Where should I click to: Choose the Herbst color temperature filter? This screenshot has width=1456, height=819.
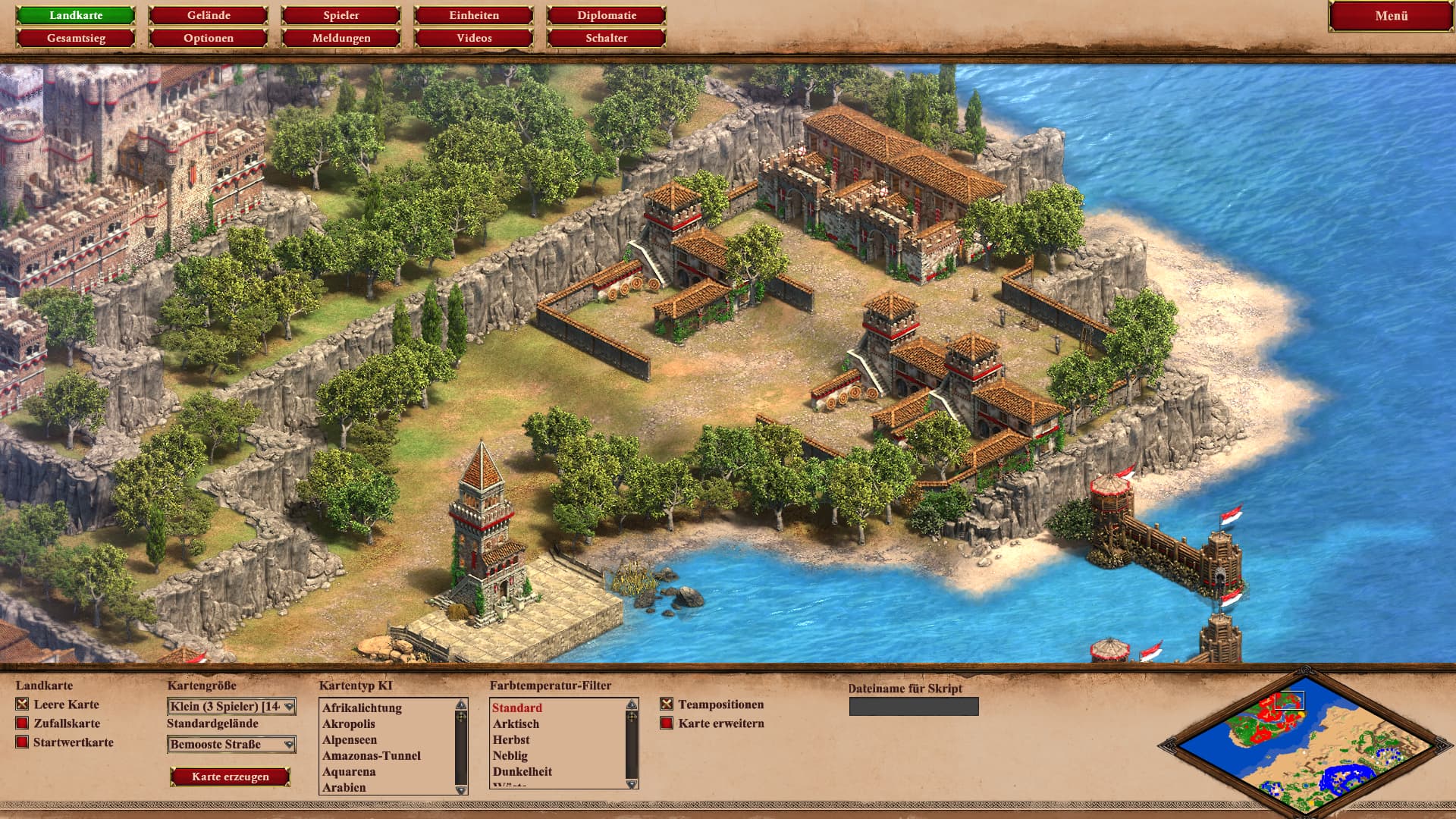click(x=511, y=740)
